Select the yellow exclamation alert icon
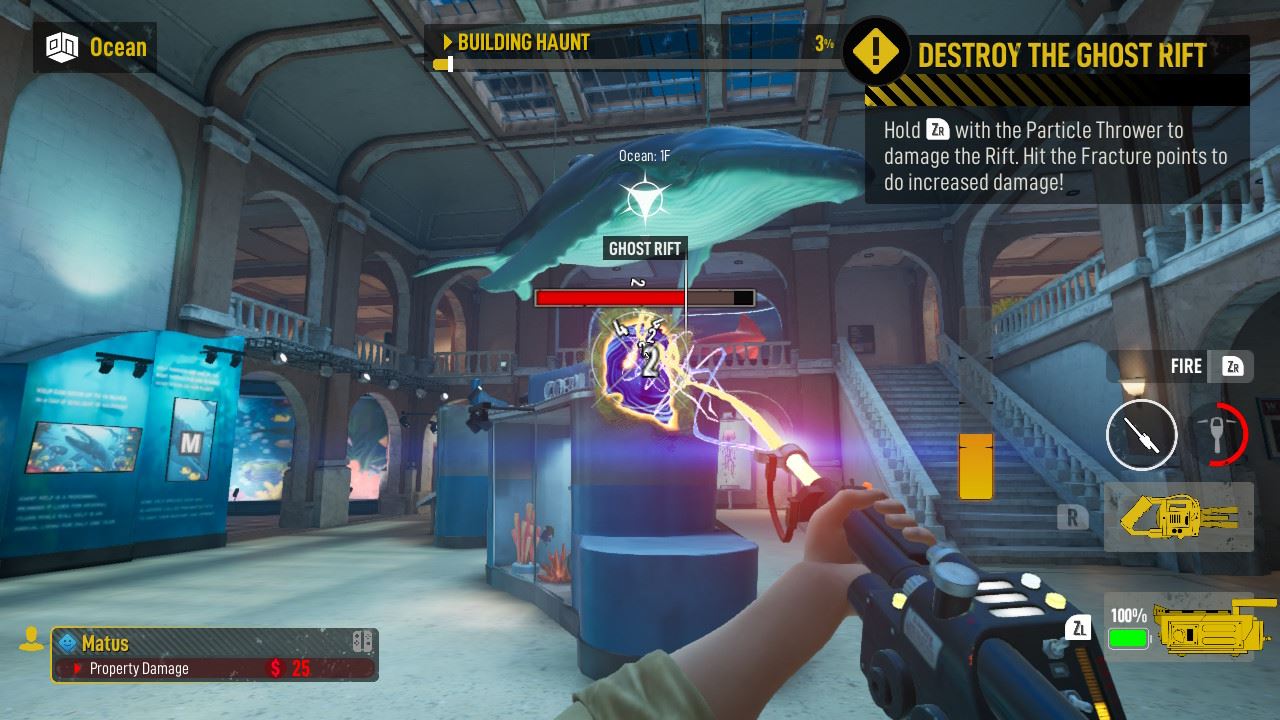 click(x=875, y=52)
